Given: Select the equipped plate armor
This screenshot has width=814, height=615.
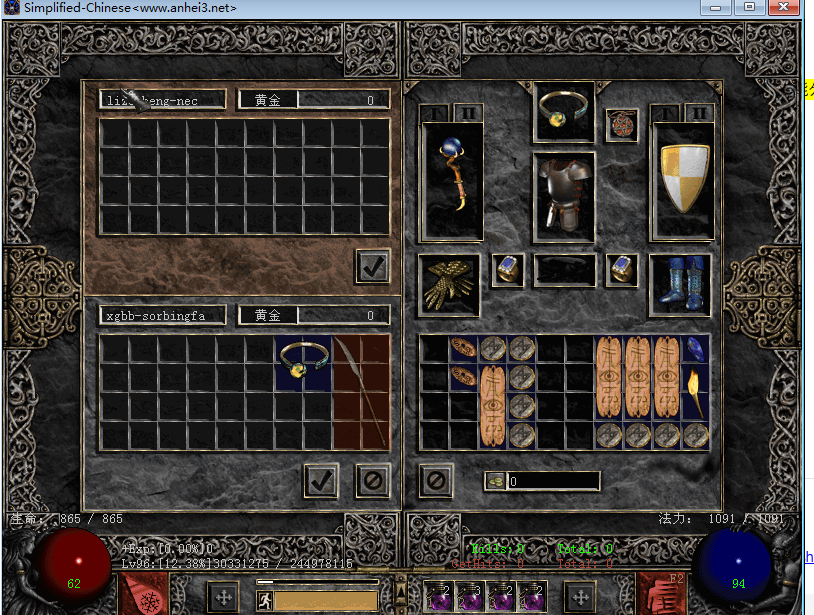Looking at the screenshot, I should [564, 197].
